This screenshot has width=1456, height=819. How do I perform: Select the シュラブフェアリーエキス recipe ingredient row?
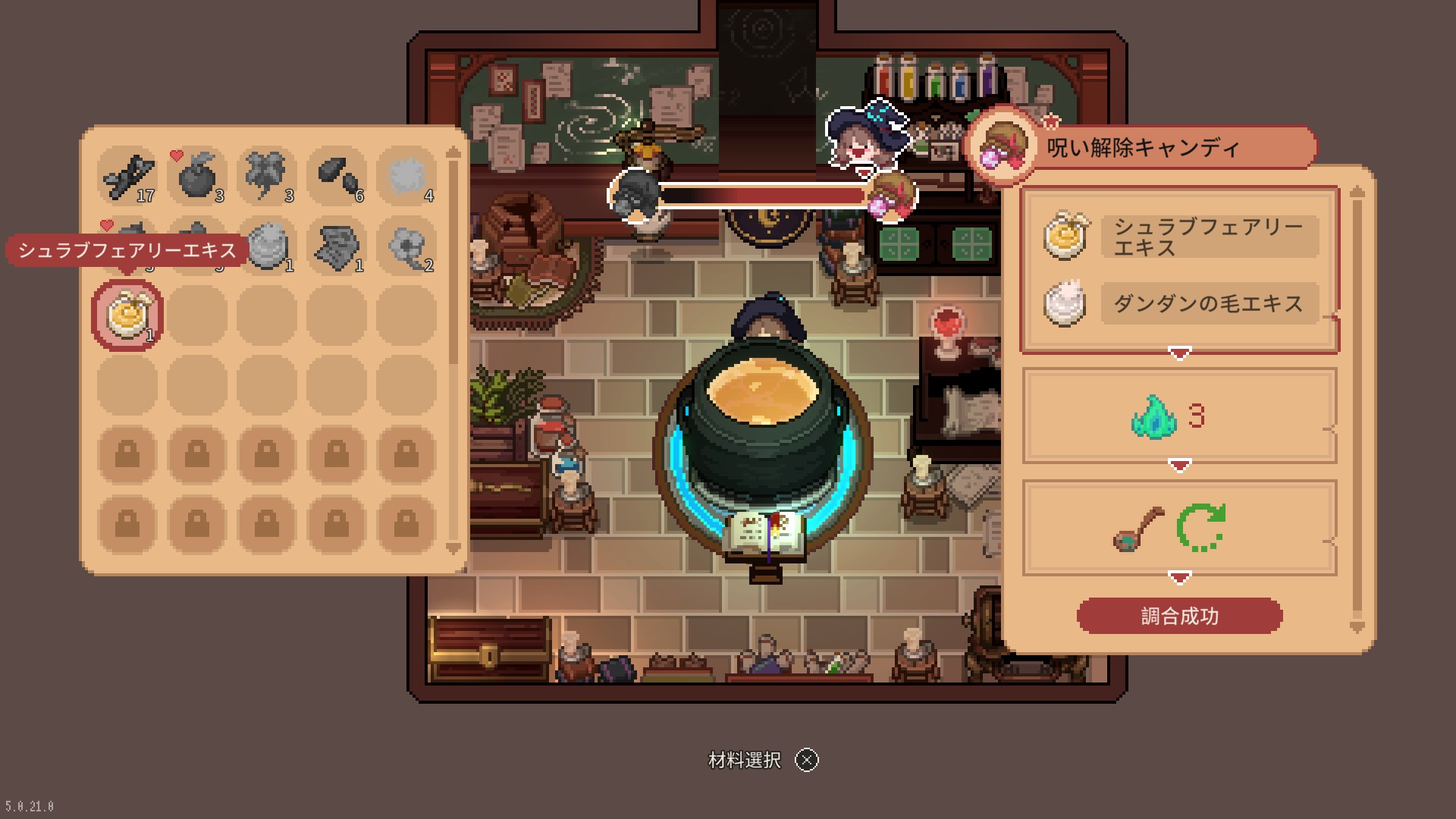1180,237
